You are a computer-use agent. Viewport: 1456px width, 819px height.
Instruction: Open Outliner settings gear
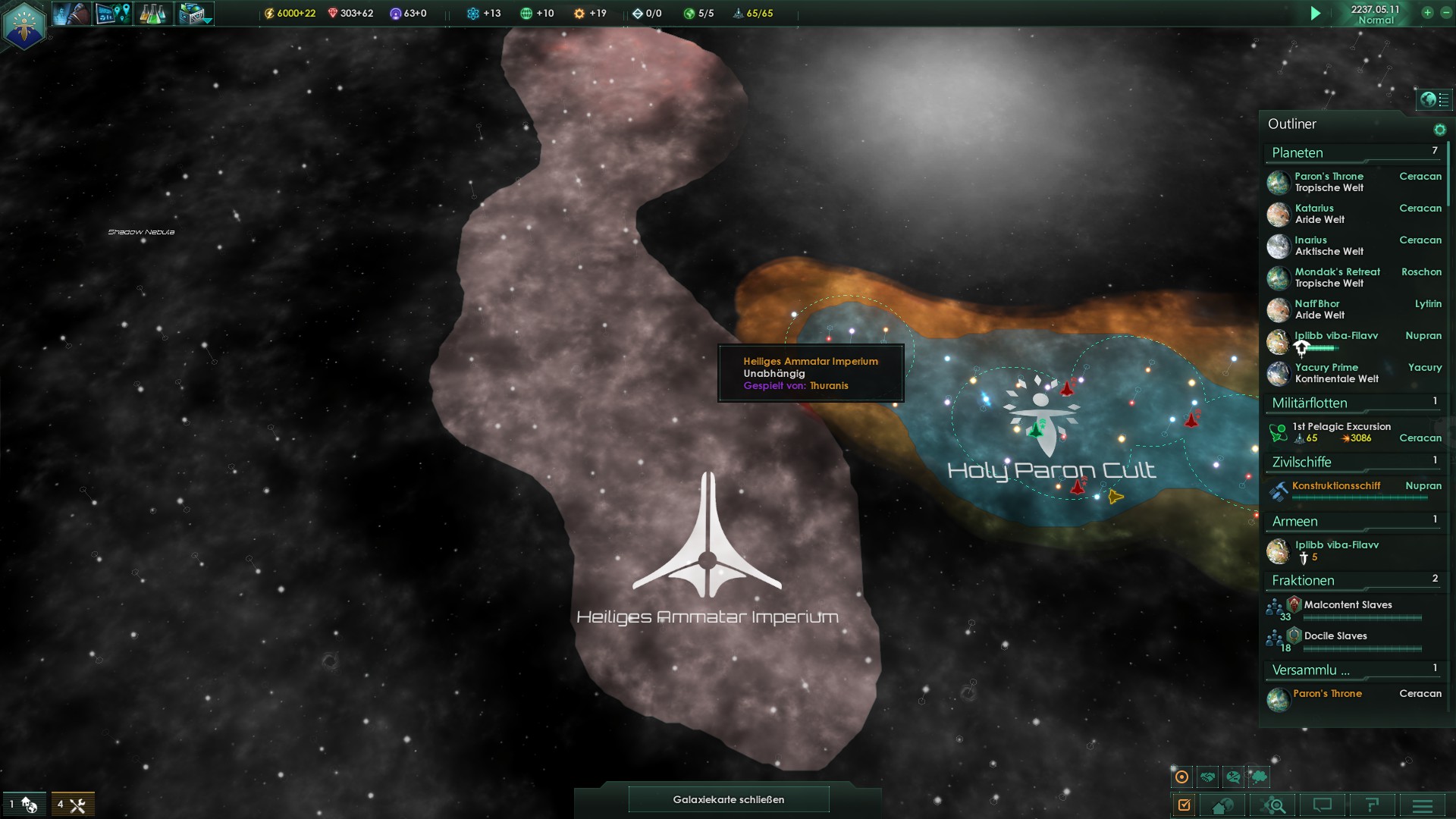1439,130
